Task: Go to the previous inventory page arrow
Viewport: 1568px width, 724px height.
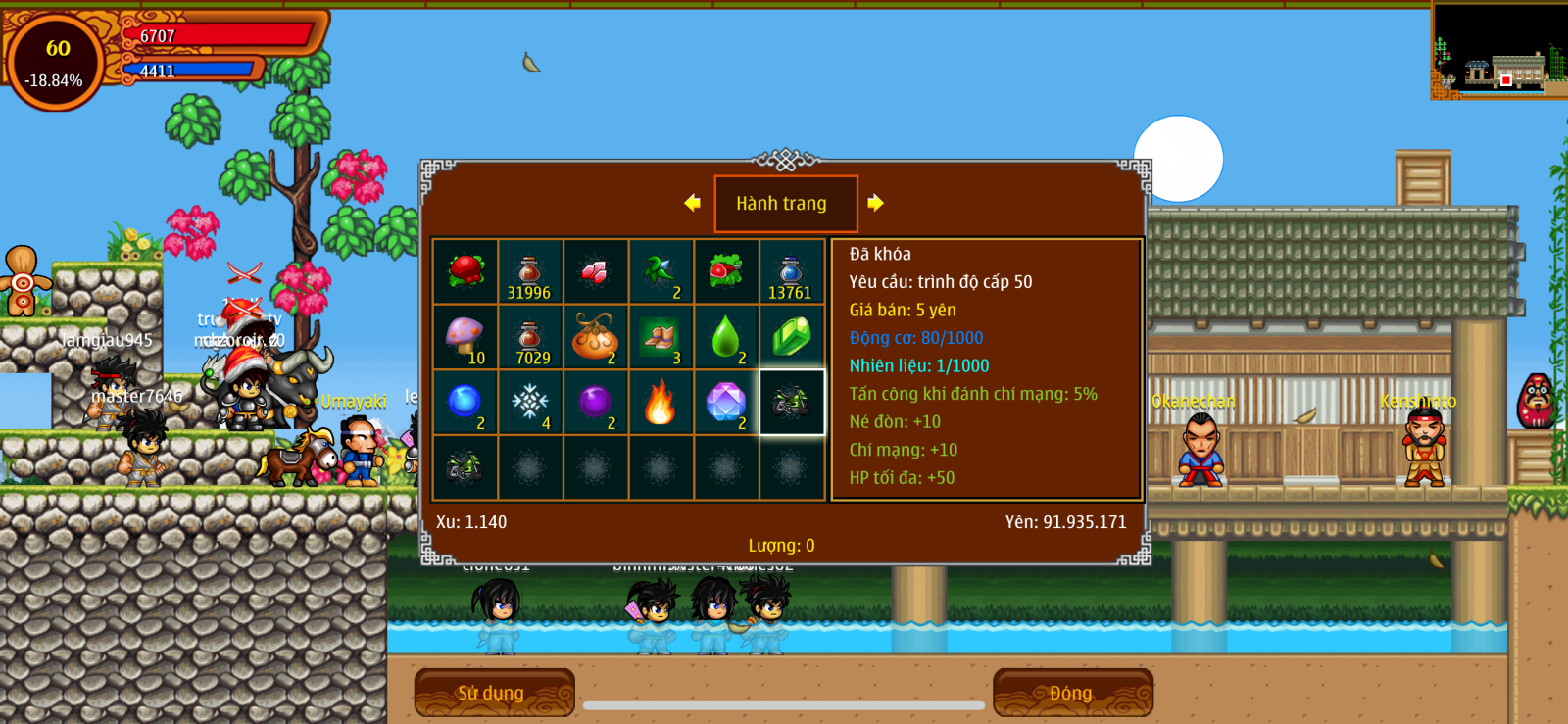Action: 692,203
